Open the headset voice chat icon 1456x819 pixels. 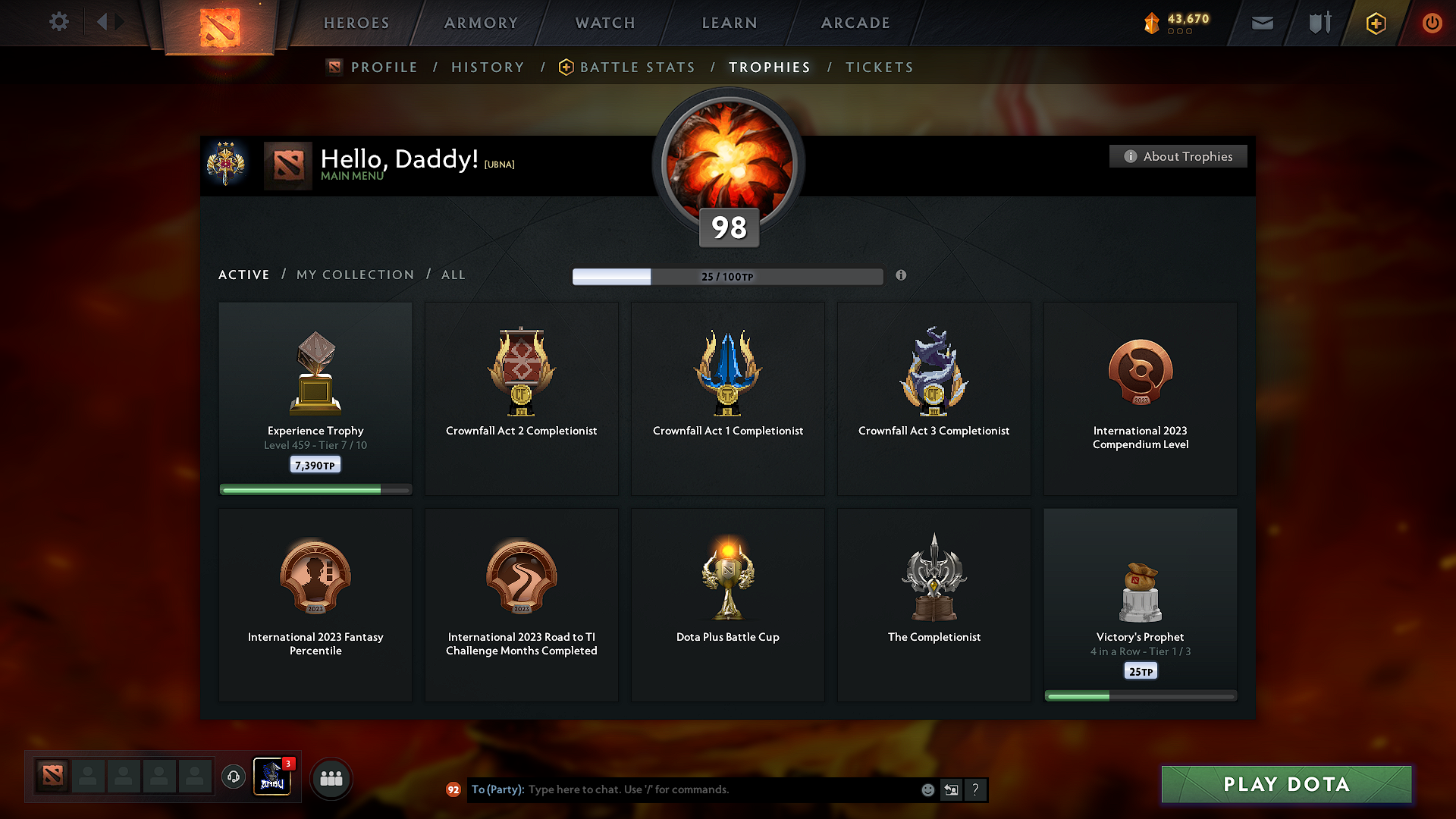coord(233,777)
